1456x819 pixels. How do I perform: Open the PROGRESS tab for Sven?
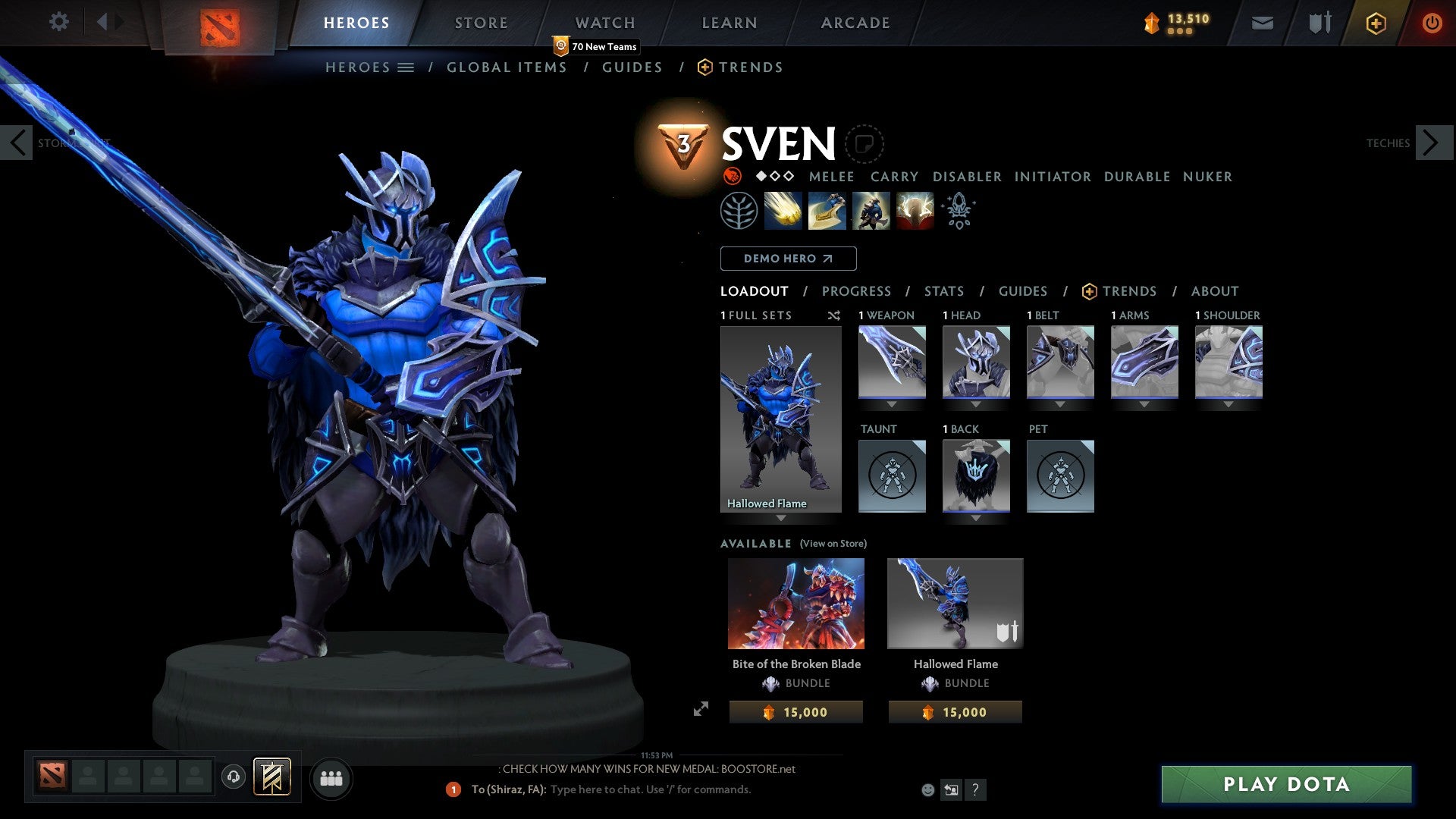pos(856,290)
